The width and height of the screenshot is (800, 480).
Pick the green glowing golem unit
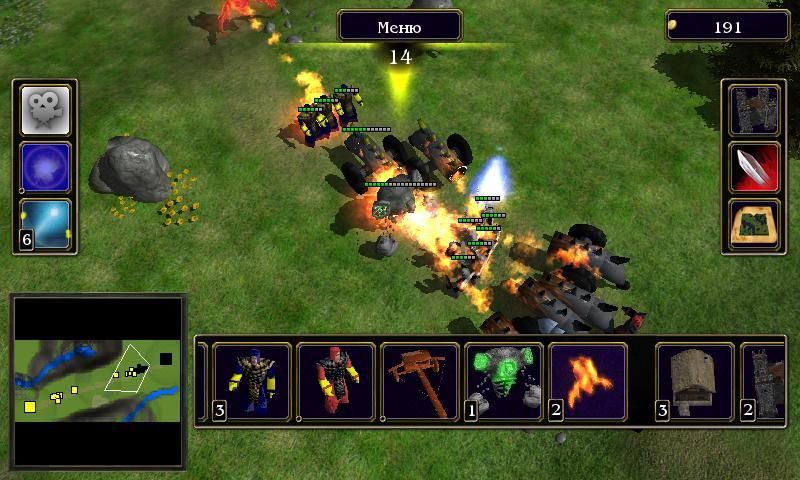coord(504,381)
